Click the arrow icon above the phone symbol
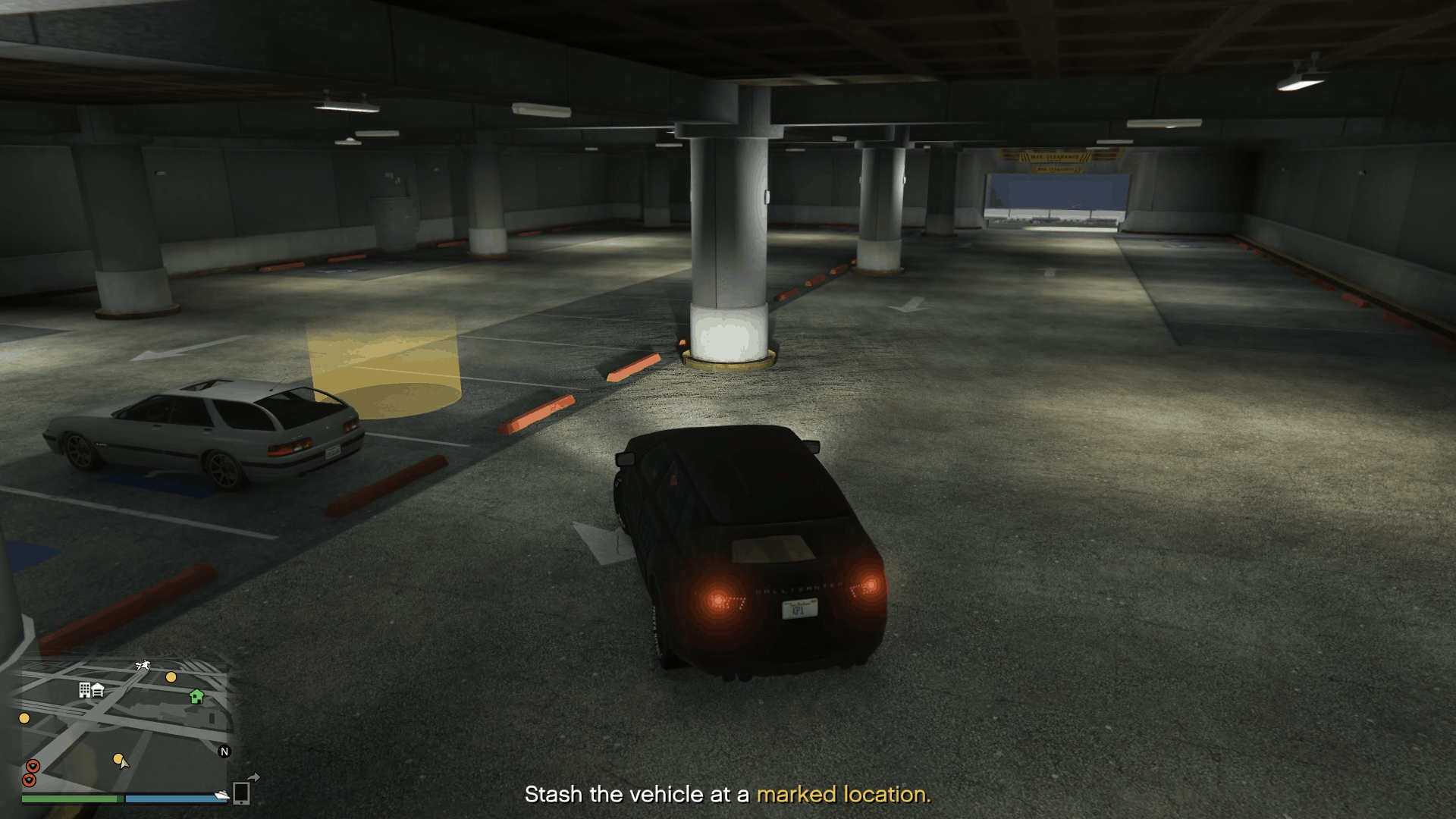This screenshot has height=819, width=1456. tap(252, 777)
